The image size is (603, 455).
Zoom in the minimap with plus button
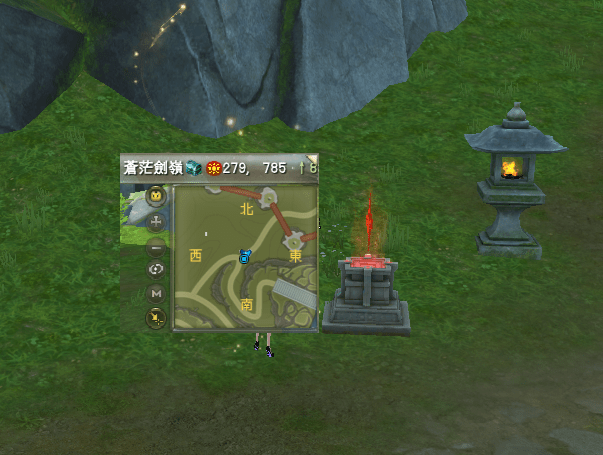point(156,221)
